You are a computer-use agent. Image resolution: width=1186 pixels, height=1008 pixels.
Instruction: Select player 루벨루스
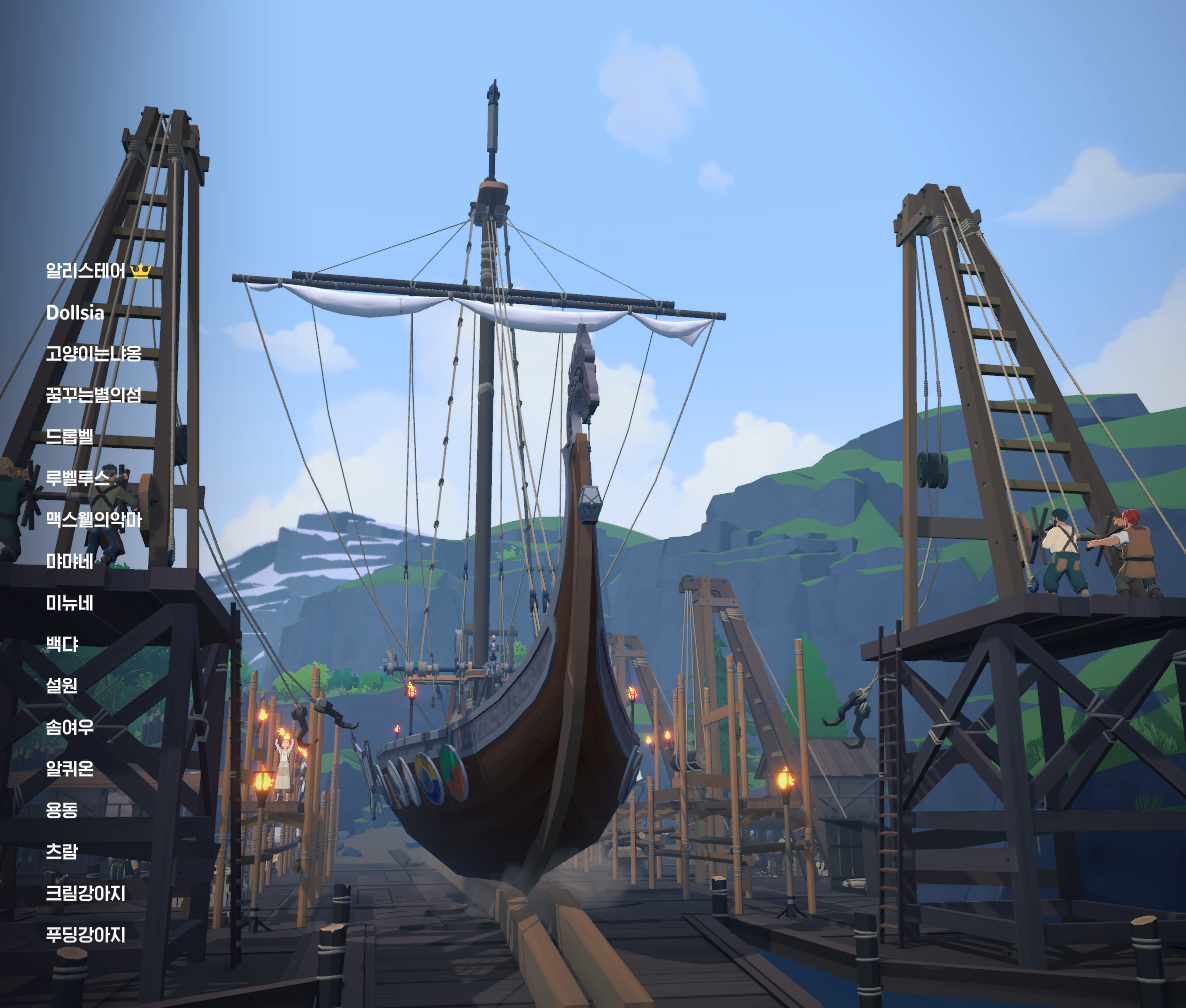click(x=78, y=478)
